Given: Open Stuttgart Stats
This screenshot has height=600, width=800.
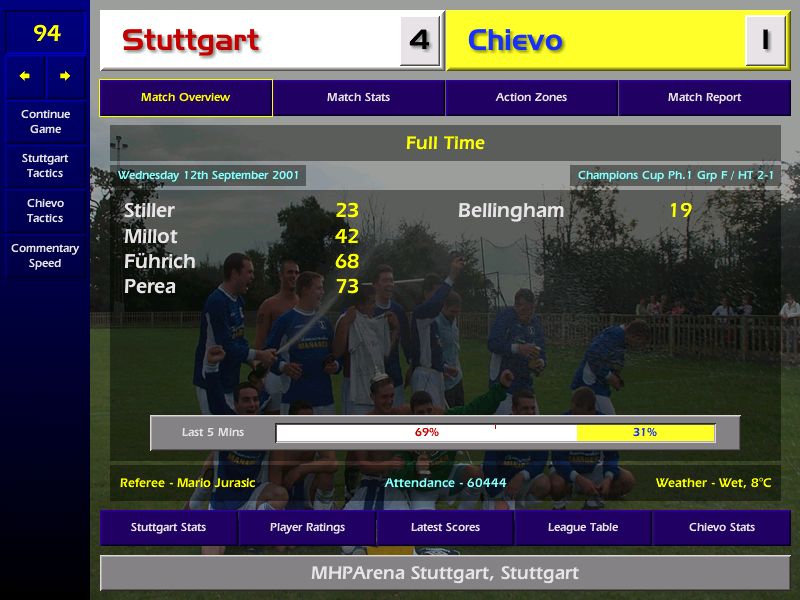Looking at the screenshot, I should [x=168, y=527].
